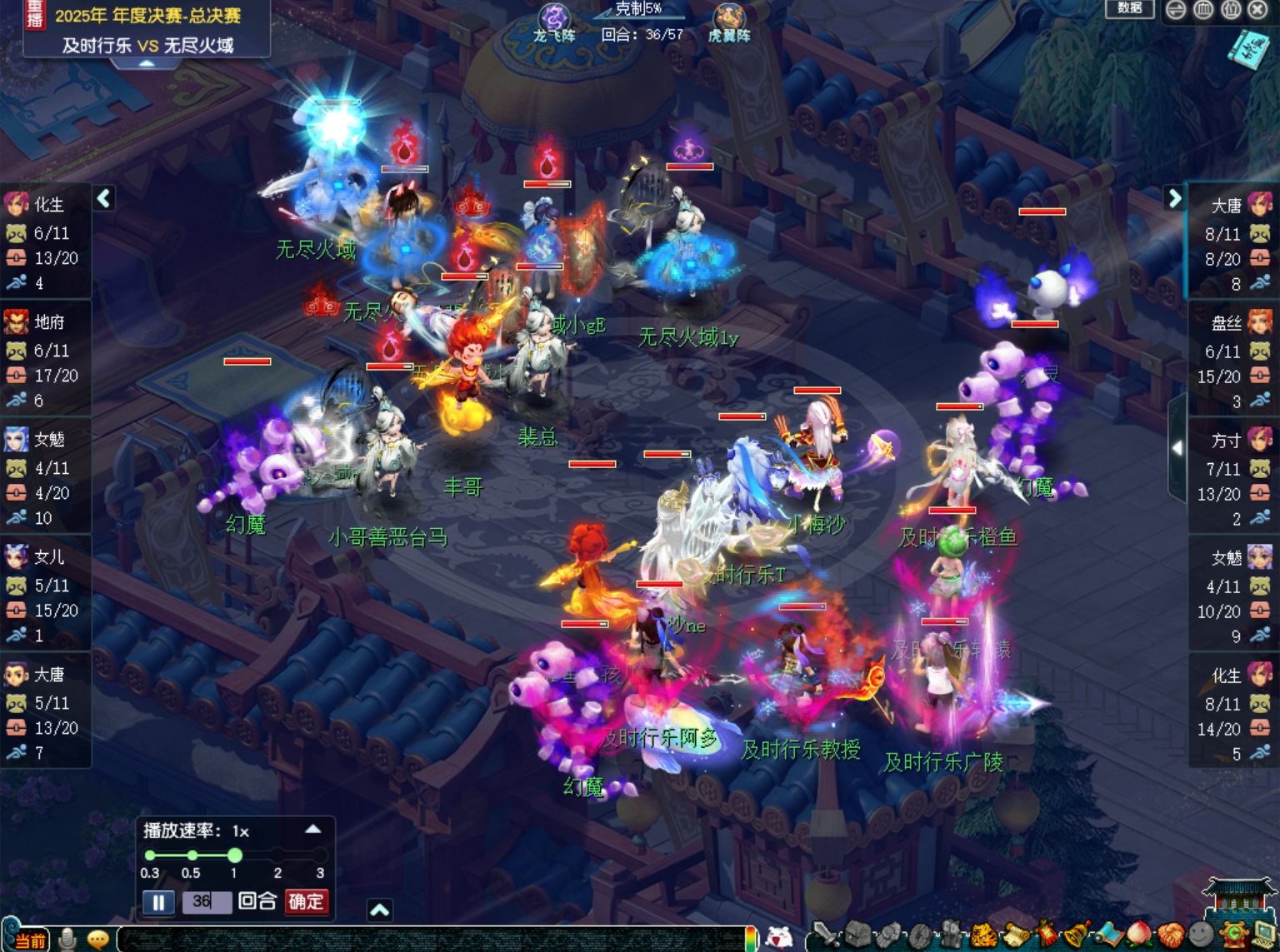The width and height of the screenshot is (1280, 952).
Task: Collapse the playback speed panel
Action: click(x=312, y=829)
